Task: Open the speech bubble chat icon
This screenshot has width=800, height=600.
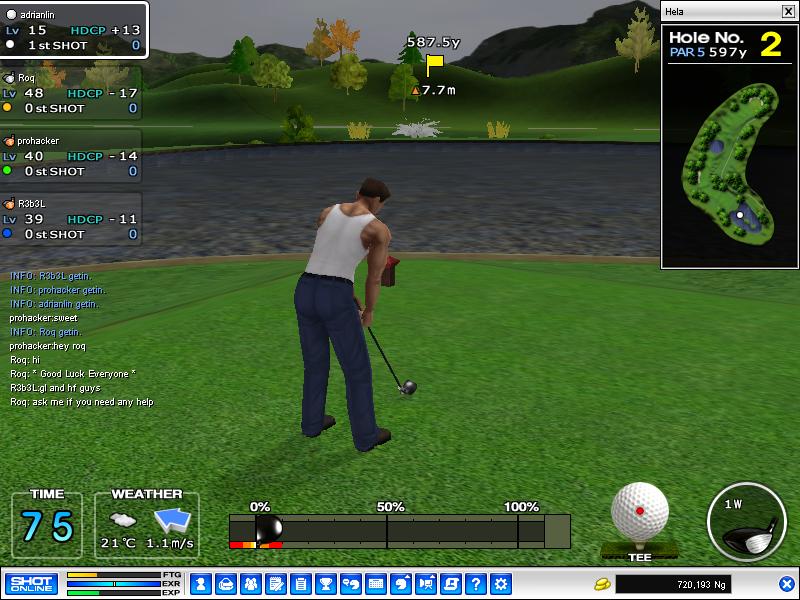Action: tap(350, 583)
